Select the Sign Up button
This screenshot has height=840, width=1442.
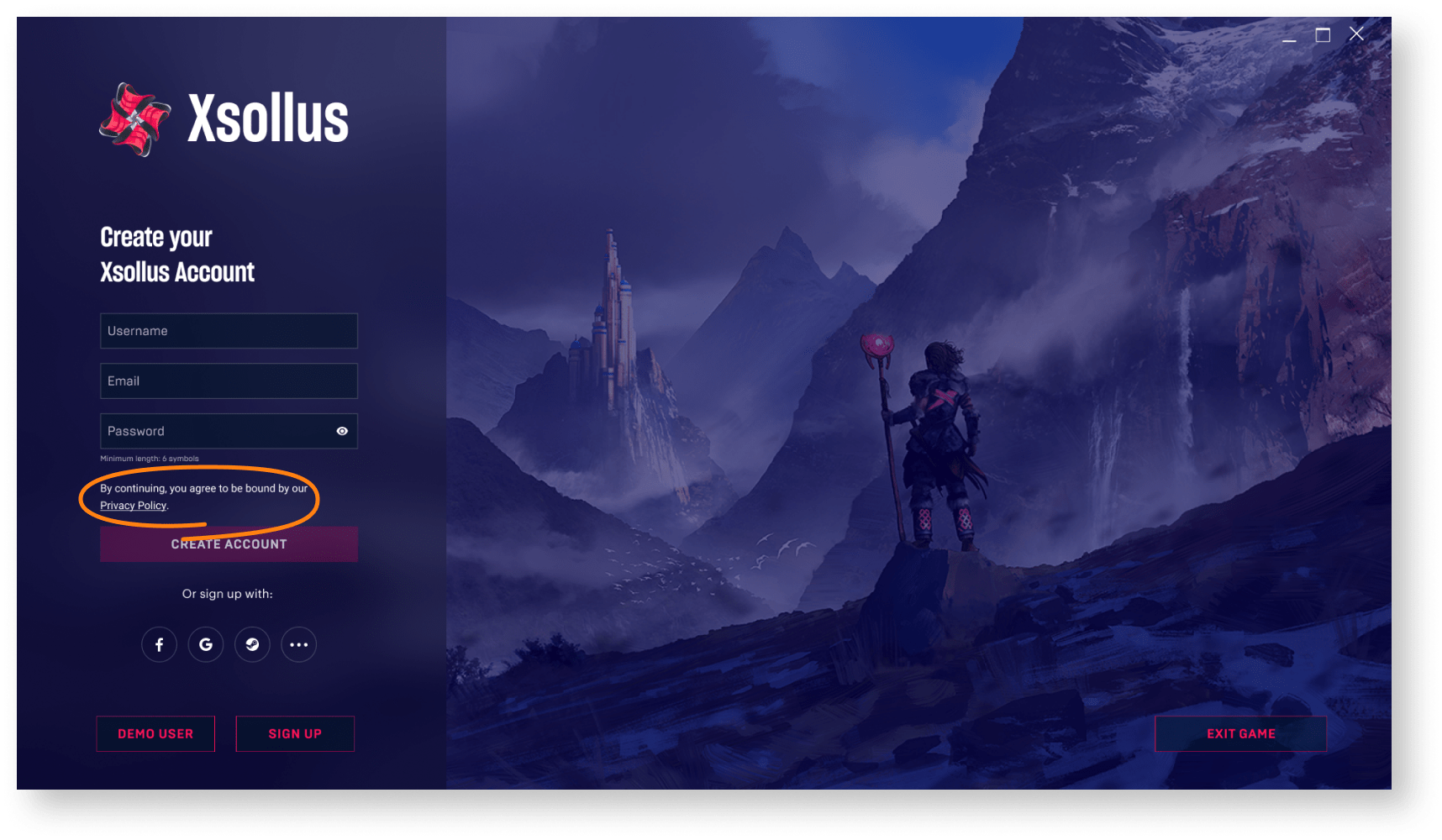295,734
